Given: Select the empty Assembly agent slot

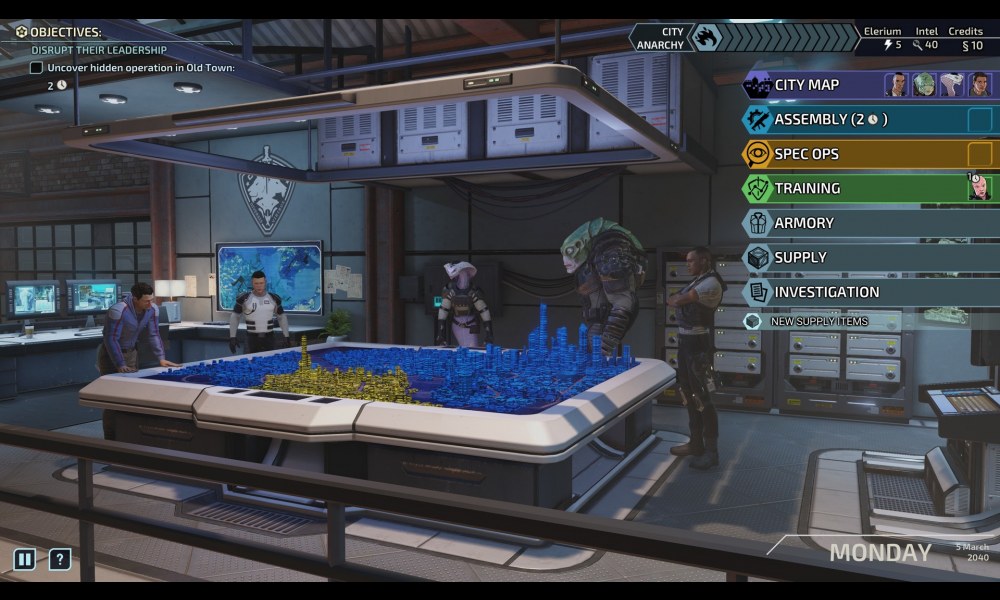Looking at the screenshot, I should tap(979, 120).
